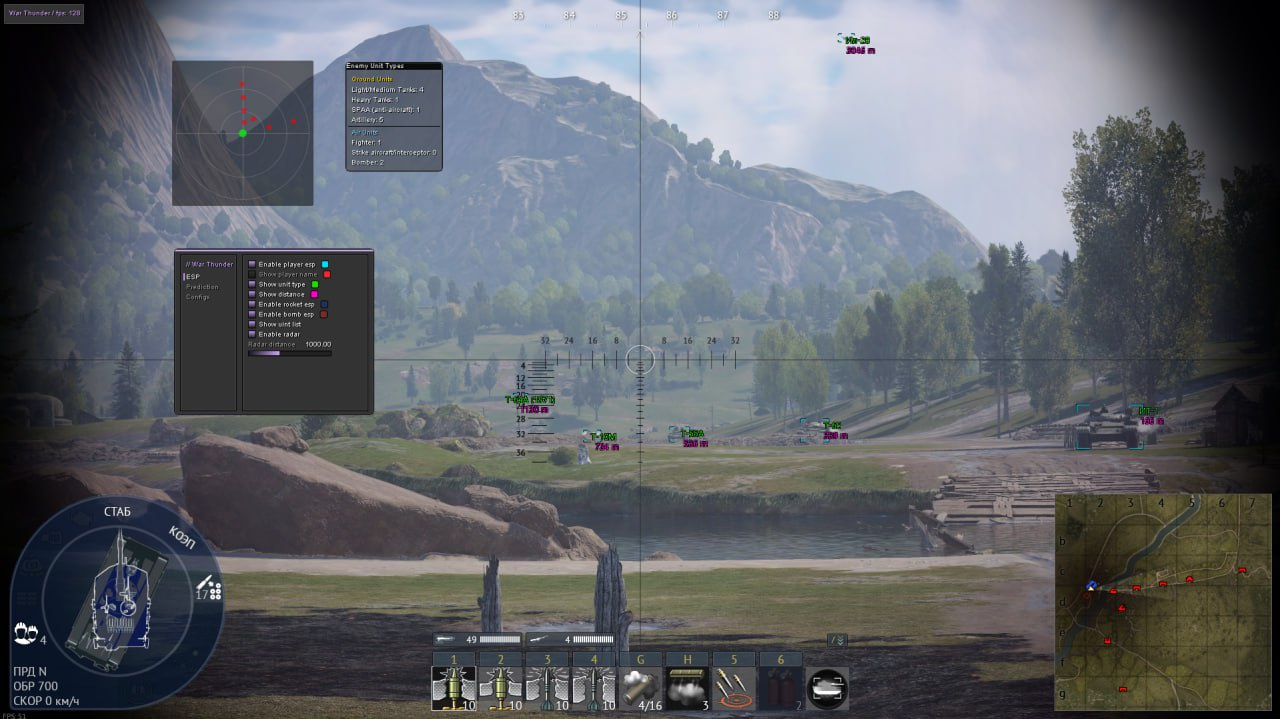Tick the Show player name checkbox
The width and height of the screenshot is (1280, 719).
[x=252, y=274]
